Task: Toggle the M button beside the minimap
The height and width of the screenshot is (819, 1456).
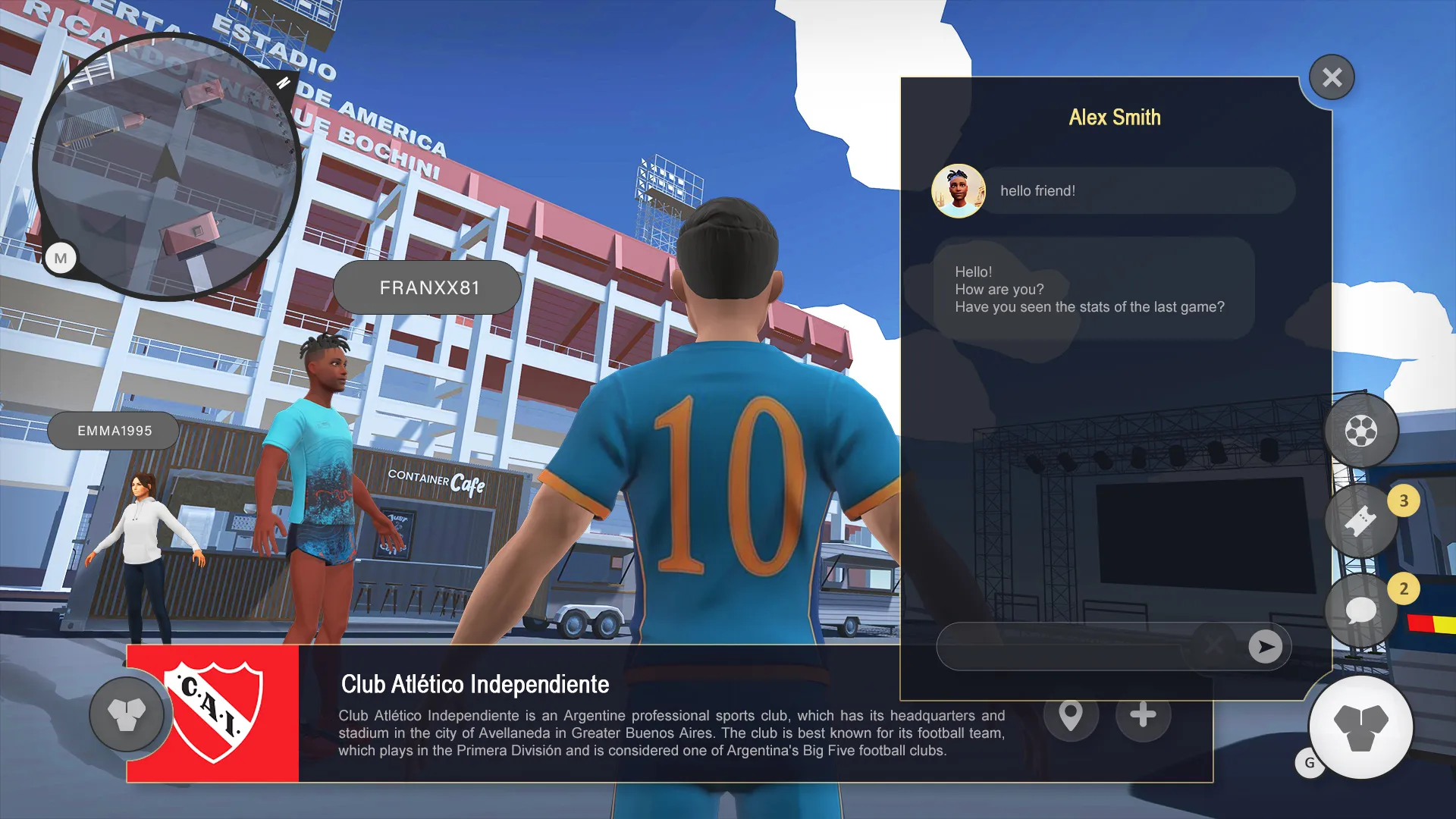Action: coord(60,258)
